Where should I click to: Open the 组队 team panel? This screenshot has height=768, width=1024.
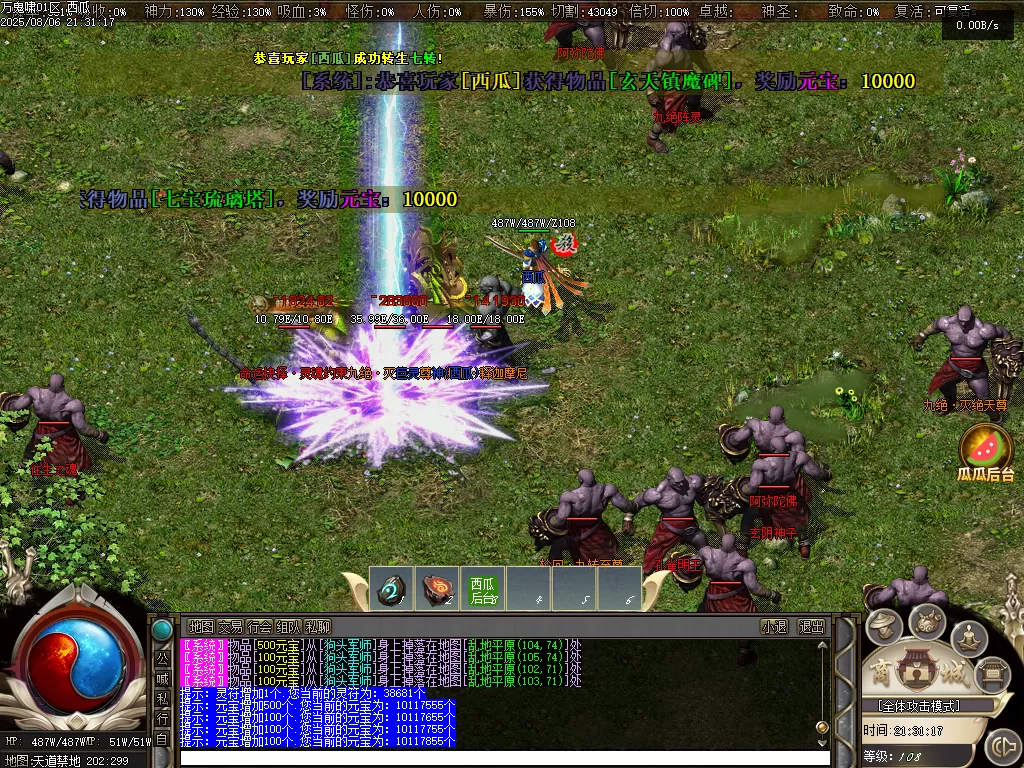pos(288,626)
